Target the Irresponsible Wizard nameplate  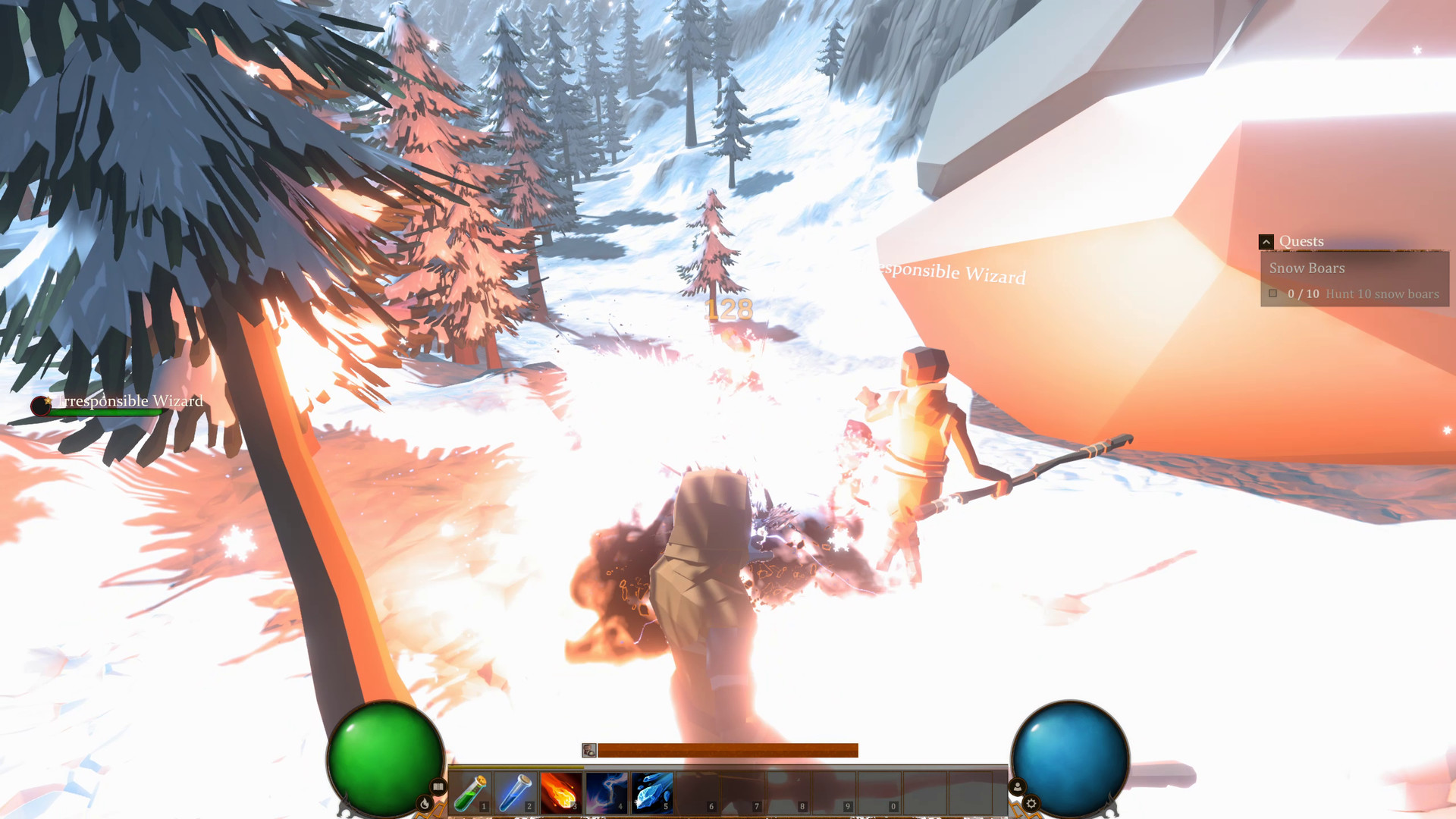coord(130,401)
